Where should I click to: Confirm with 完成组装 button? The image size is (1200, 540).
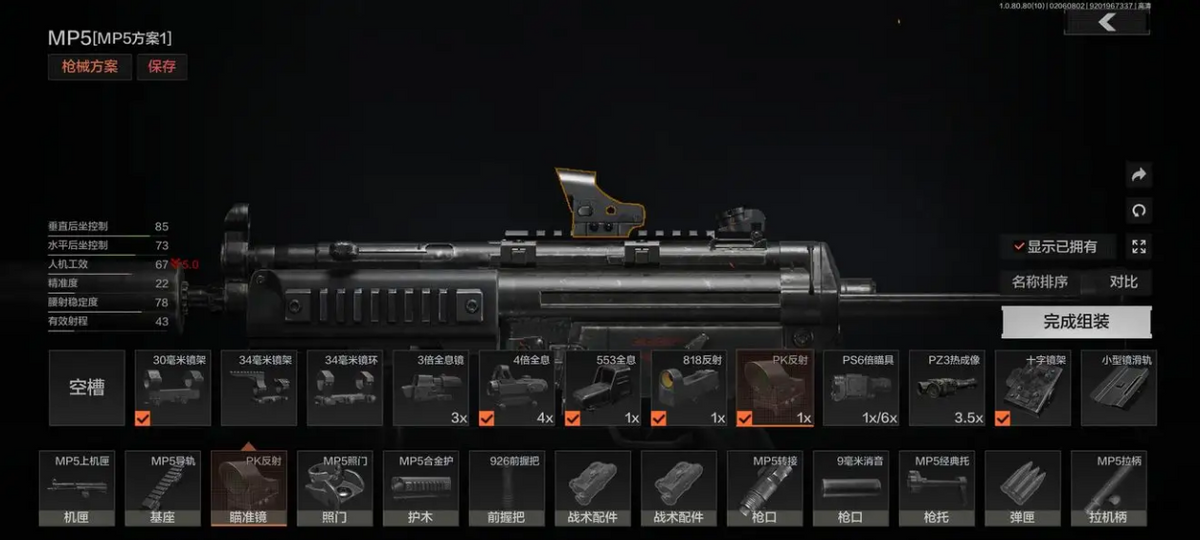[x=1076, y=322]
